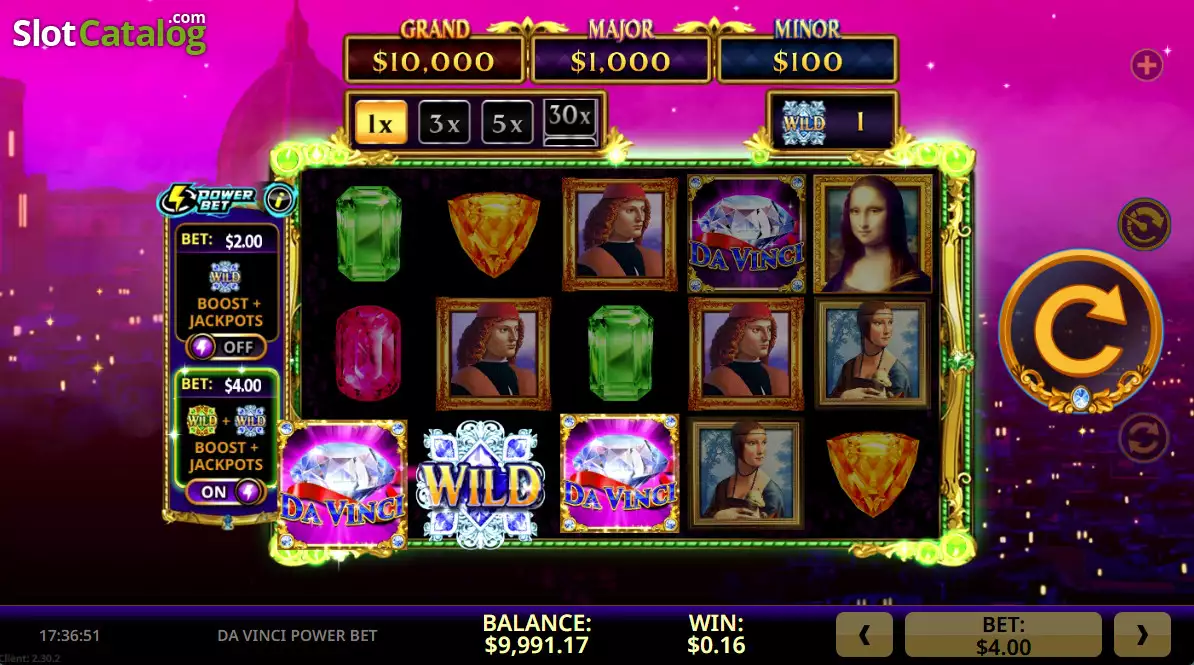Visit the SlotCatalog.com logo link
The height and width of the screenshot is (665, 1194).
[x=109, y=33]
